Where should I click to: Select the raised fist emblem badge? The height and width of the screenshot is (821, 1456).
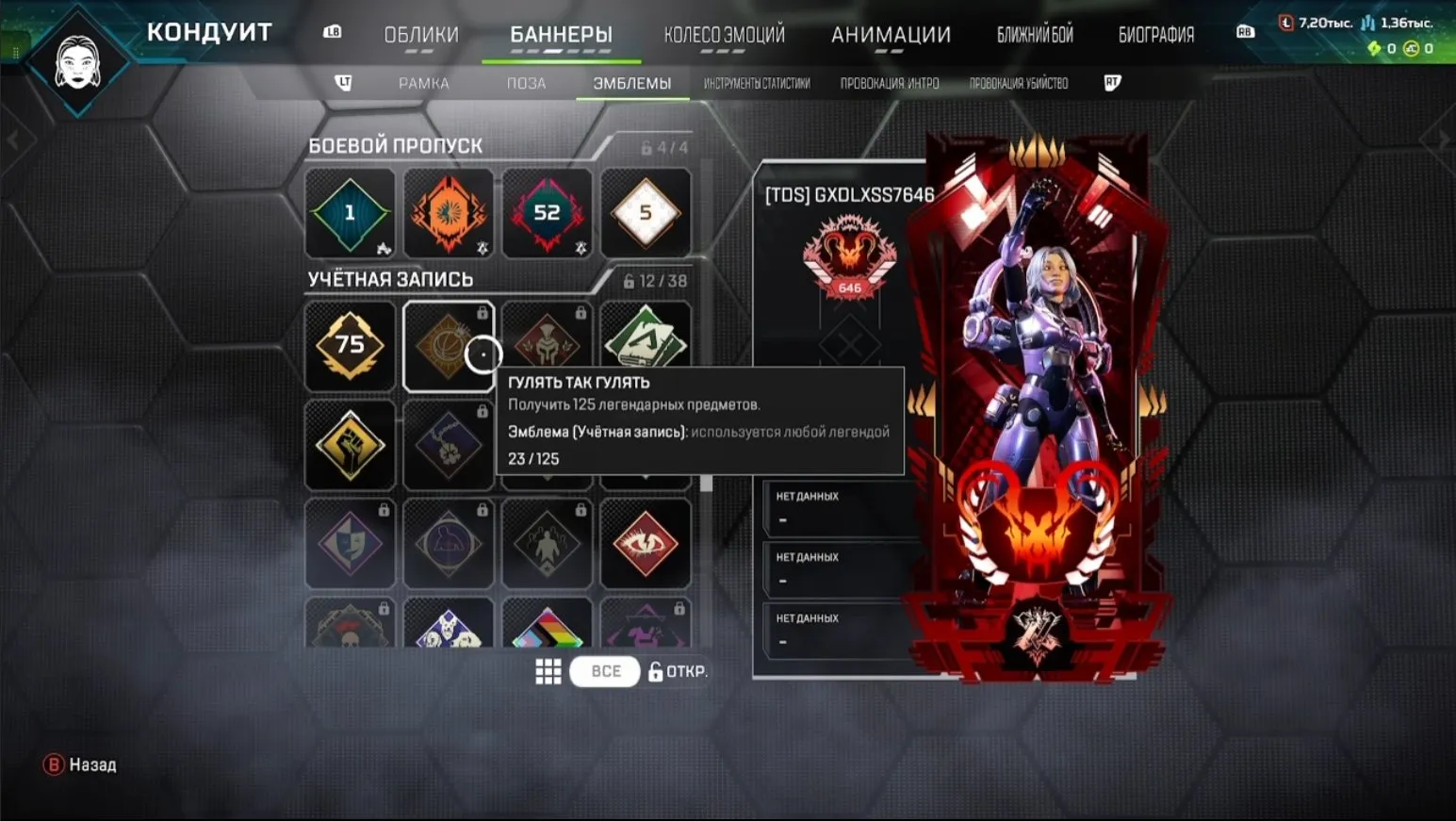pyautogui.click(x=350, y=443)
